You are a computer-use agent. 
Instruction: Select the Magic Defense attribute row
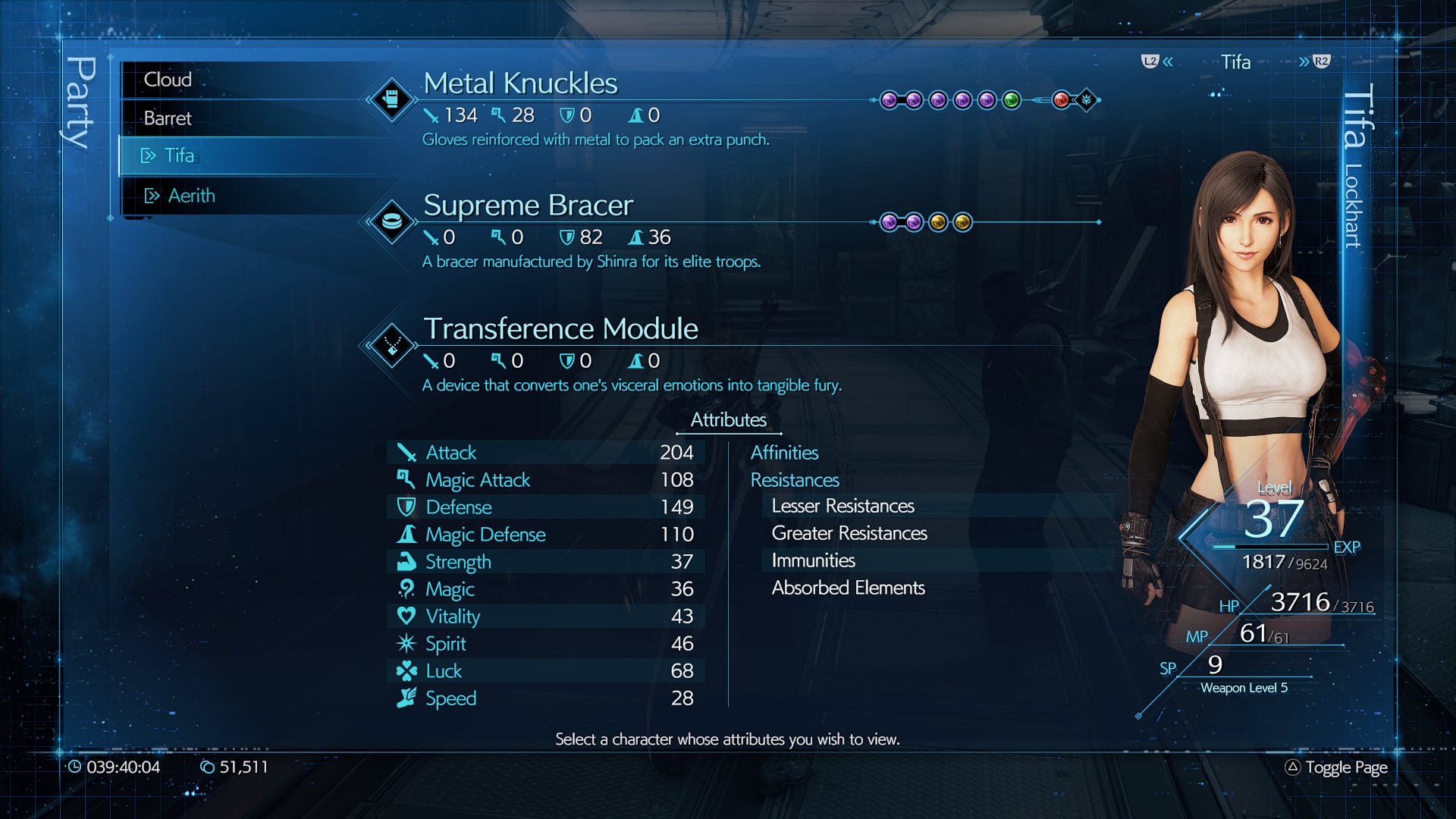coord(546,535)
